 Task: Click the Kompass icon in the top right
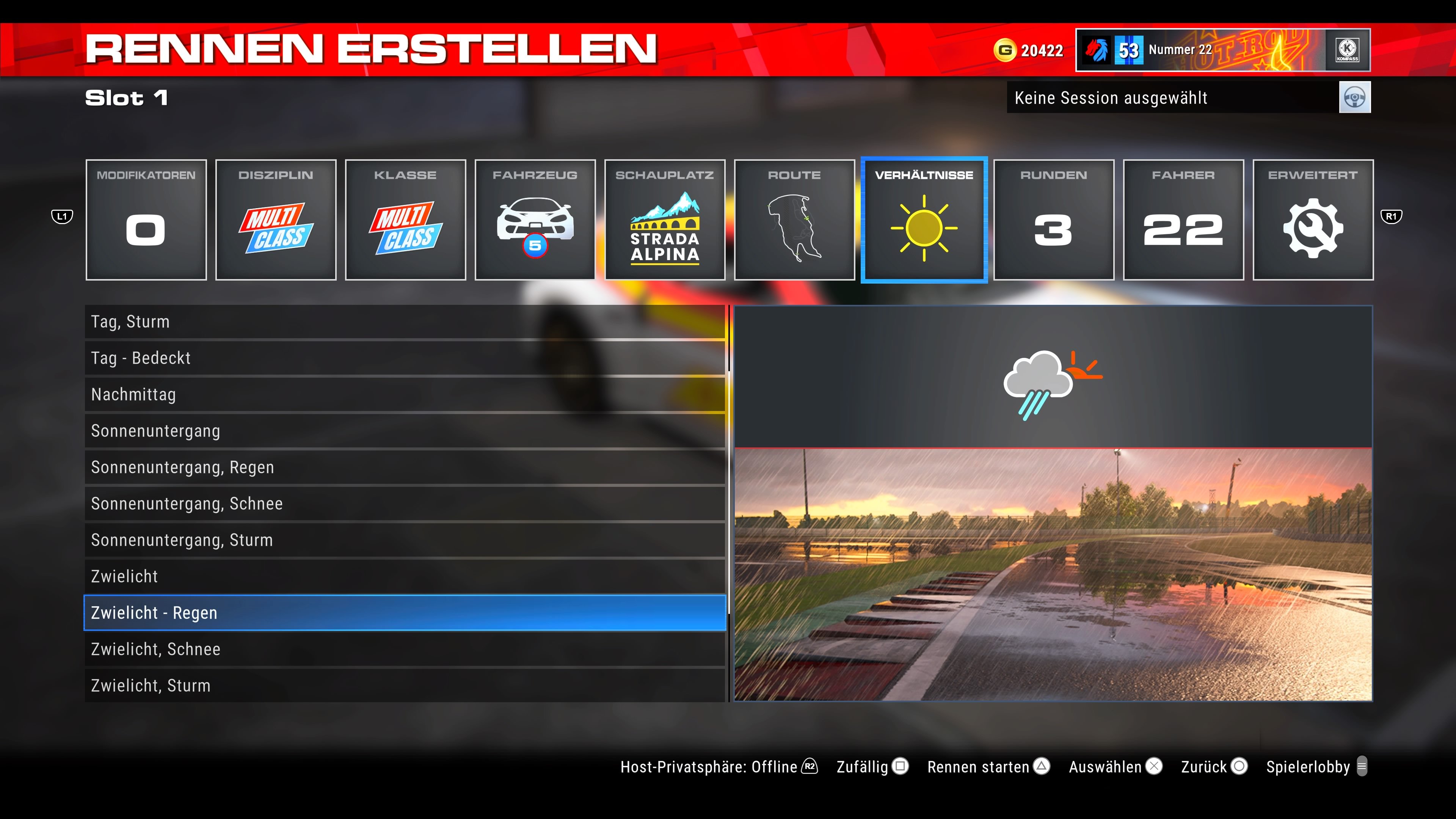point(1348,50)
